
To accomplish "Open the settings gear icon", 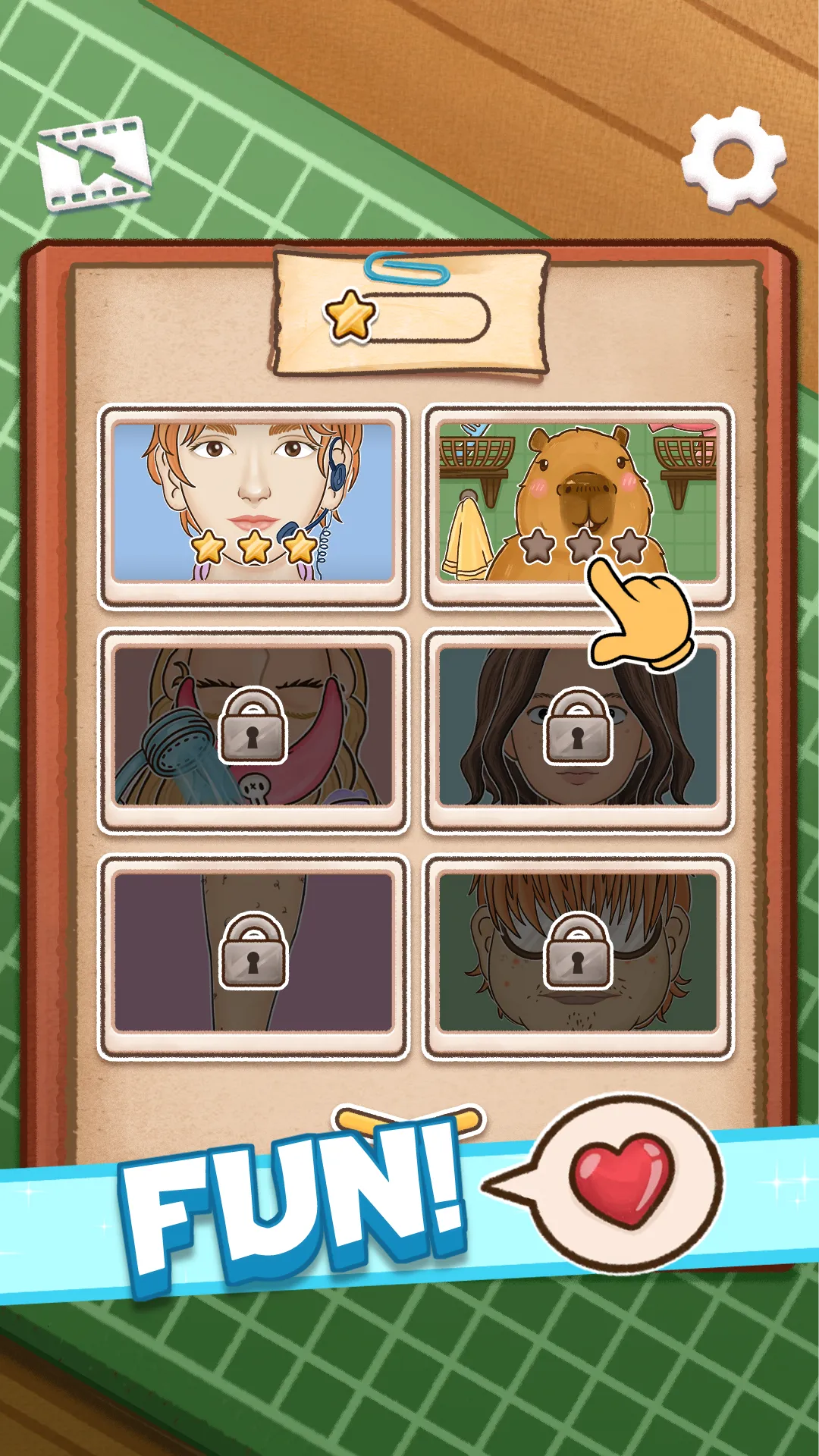I will pos(733,161).
